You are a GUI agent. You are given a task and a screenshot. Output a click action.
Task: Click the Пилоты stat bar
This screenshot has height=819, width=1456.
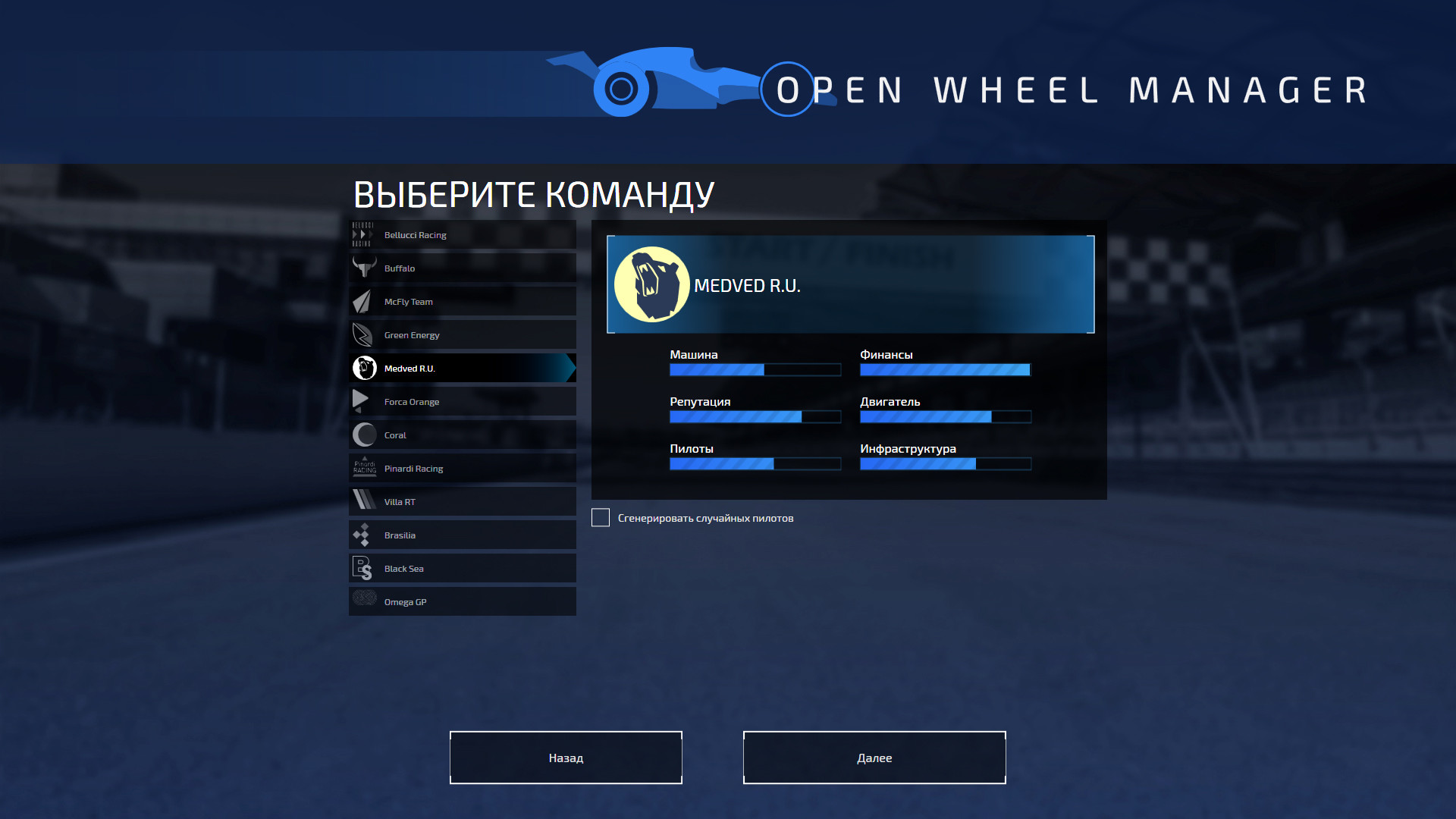point(755,463)
